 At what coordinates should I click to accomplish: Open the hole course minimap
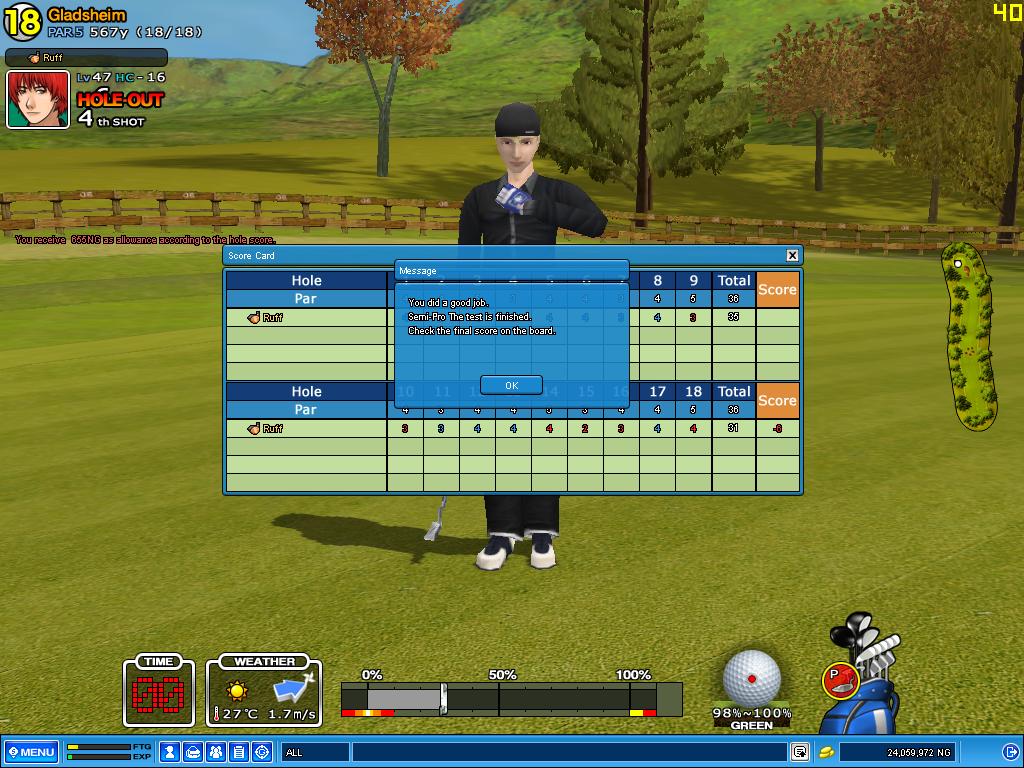pyautogui.click(x=969, y=336)
